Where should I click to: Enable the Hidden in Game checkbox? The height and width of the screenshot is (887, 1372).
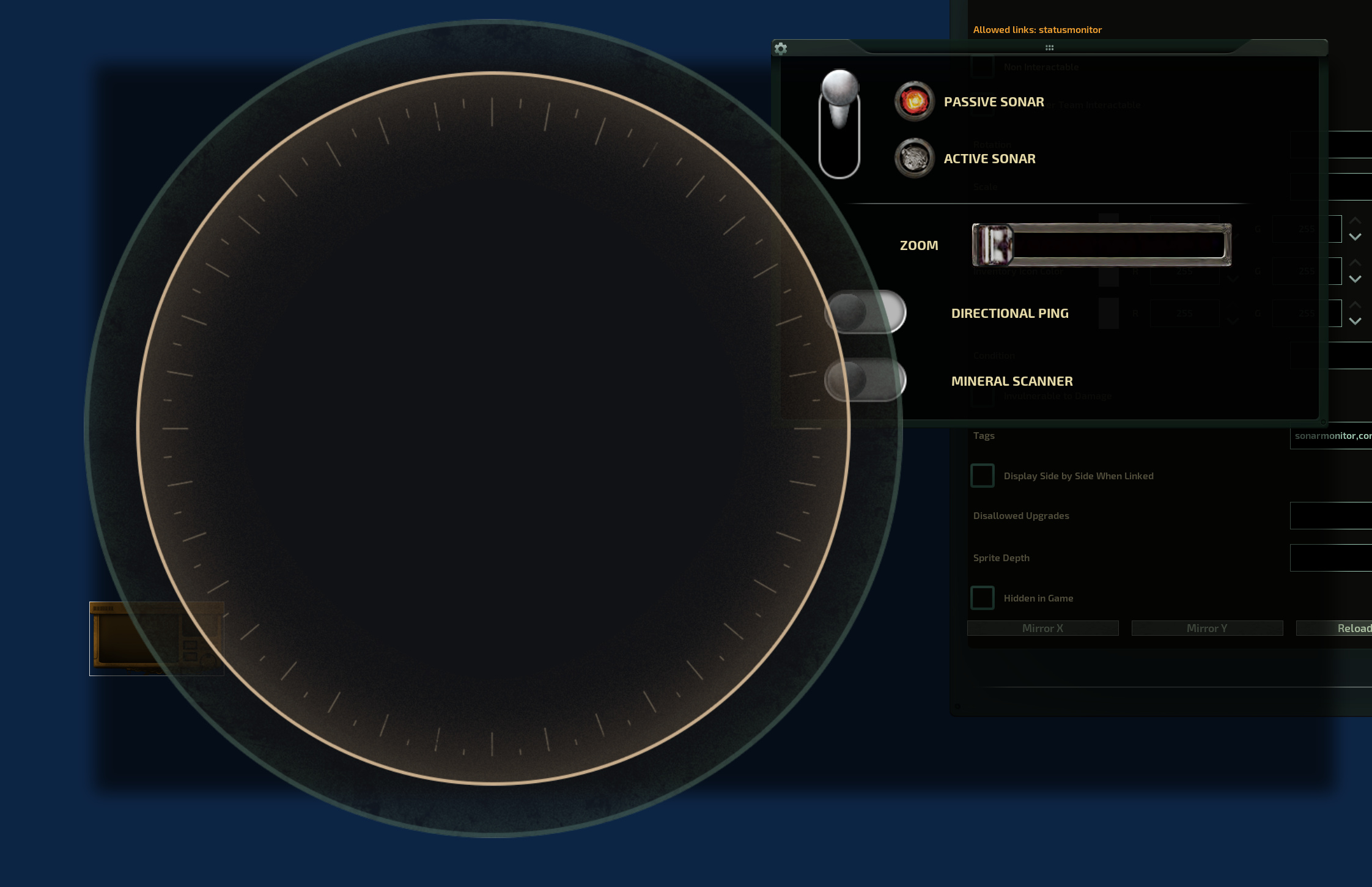pyautogui.click(x=983, y=598)
